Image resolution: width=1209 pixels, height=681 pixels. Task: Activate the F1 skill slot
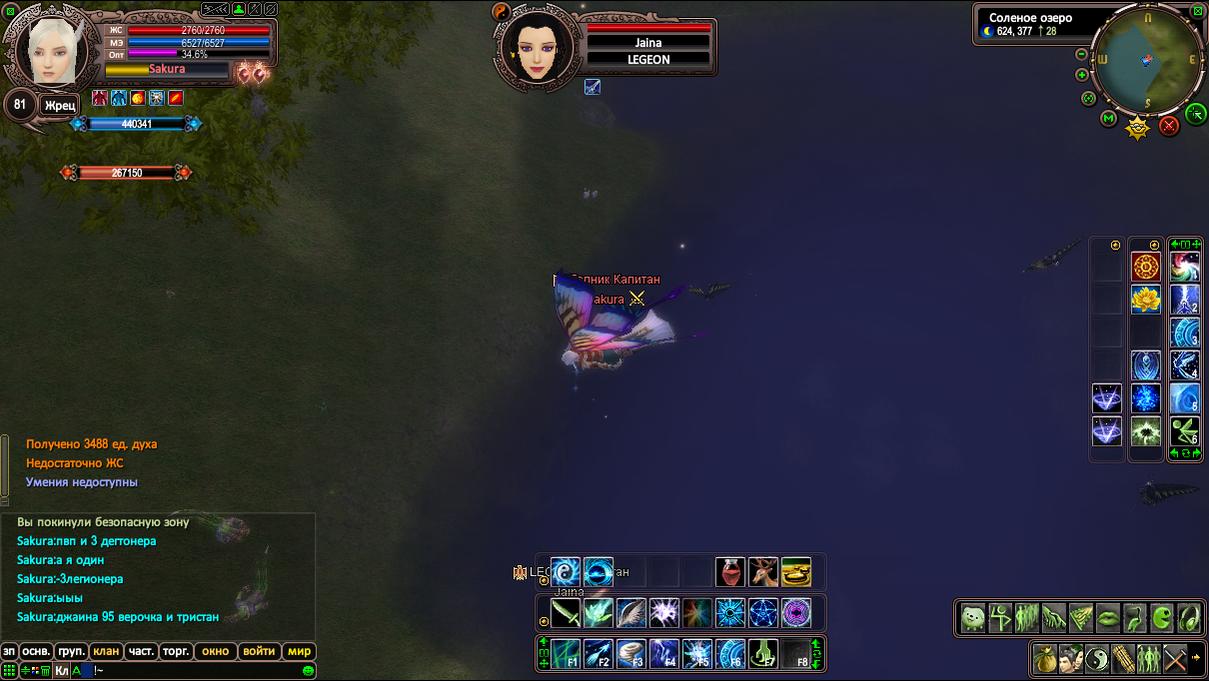point(566,654)
